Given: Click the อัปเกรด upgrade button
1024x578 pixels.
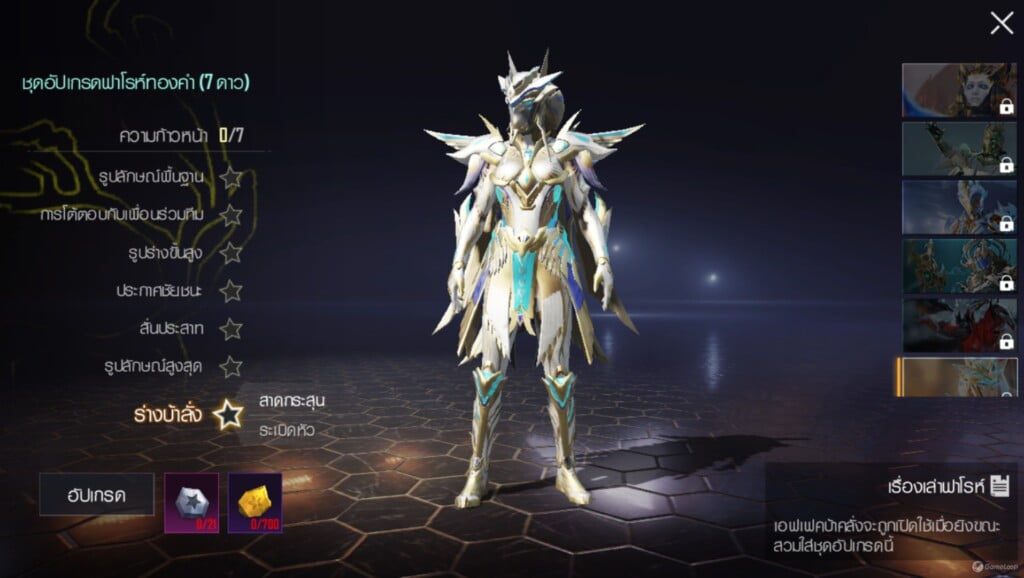Looking at the screenshot, I should click(97, 494).
